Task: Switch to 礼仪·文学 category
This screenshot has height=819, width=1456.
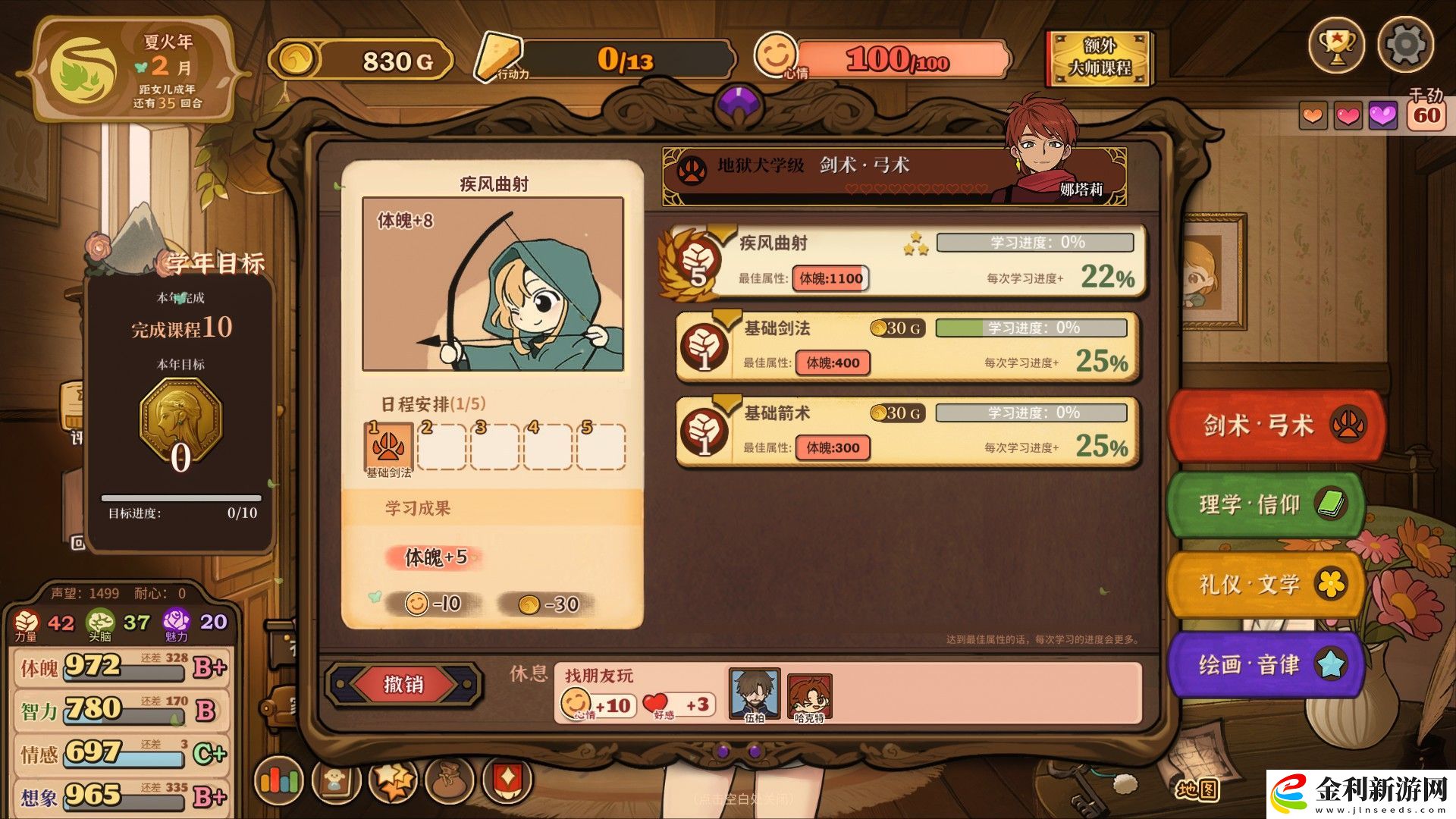Action: [1266, 584]
